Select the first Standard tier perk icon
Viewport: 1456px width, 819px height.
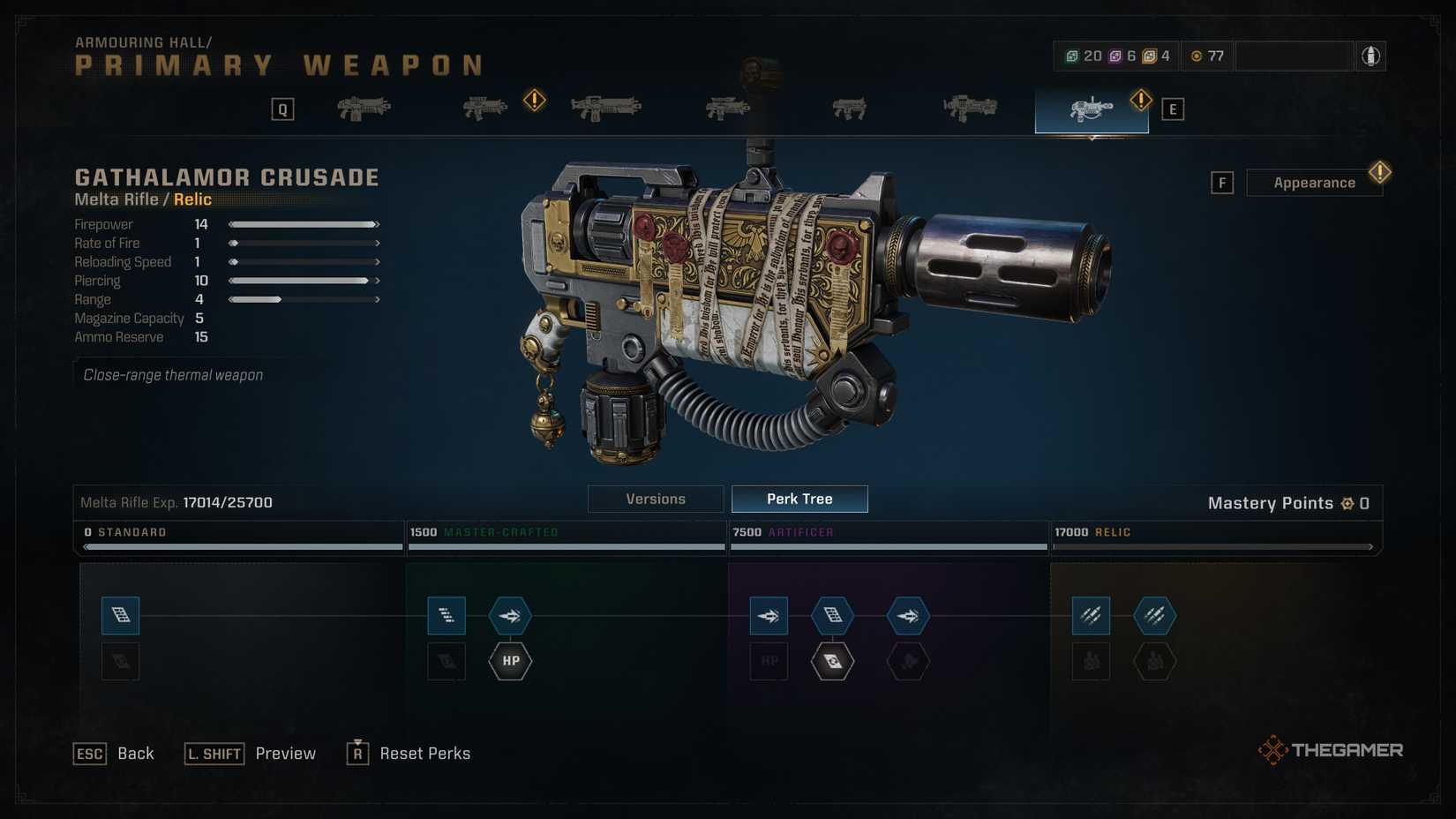point(121,615)
